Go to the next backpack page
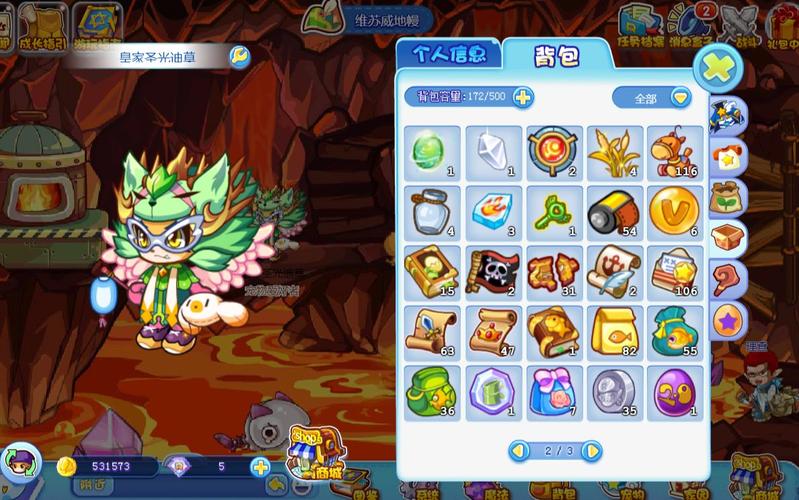Screen dimensions: 799x500 click(592, 451)
